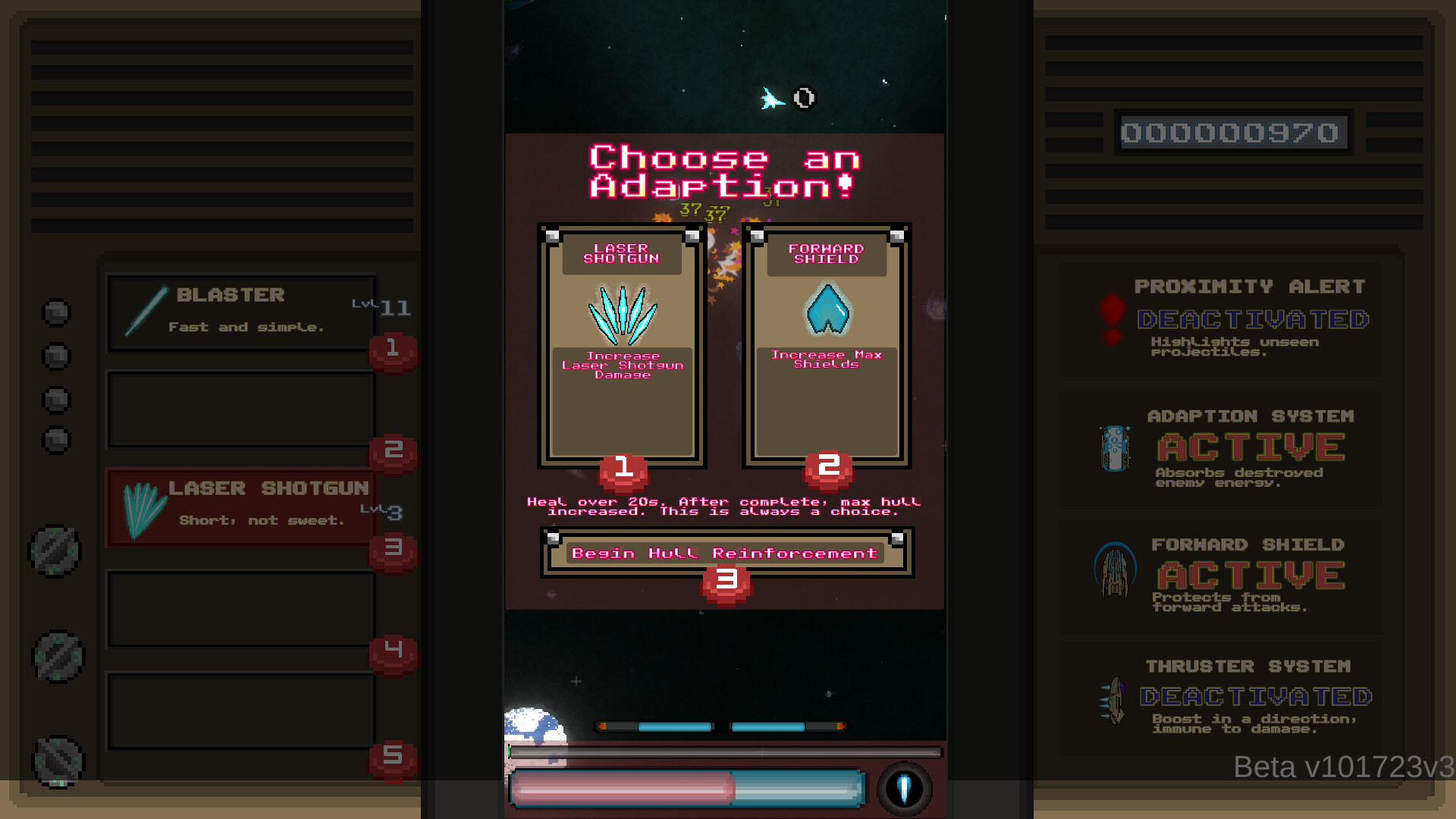Click the Forward Shield ACTIVE label
The height and width of the screenshot is (819, 1456).
coord(1249,574)
